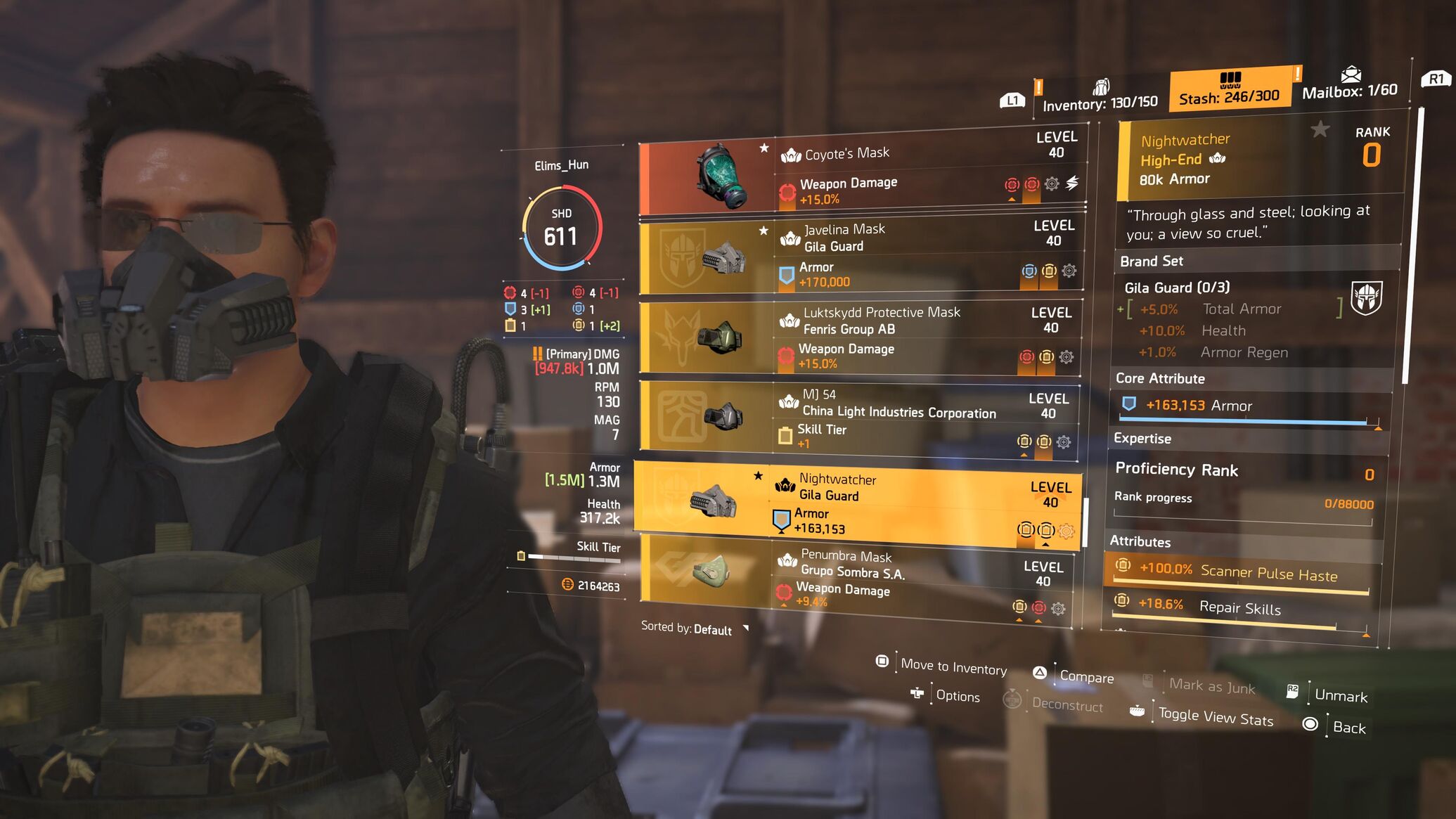Open the Options action
The image size is (1456, 819).
click(957, 696)
